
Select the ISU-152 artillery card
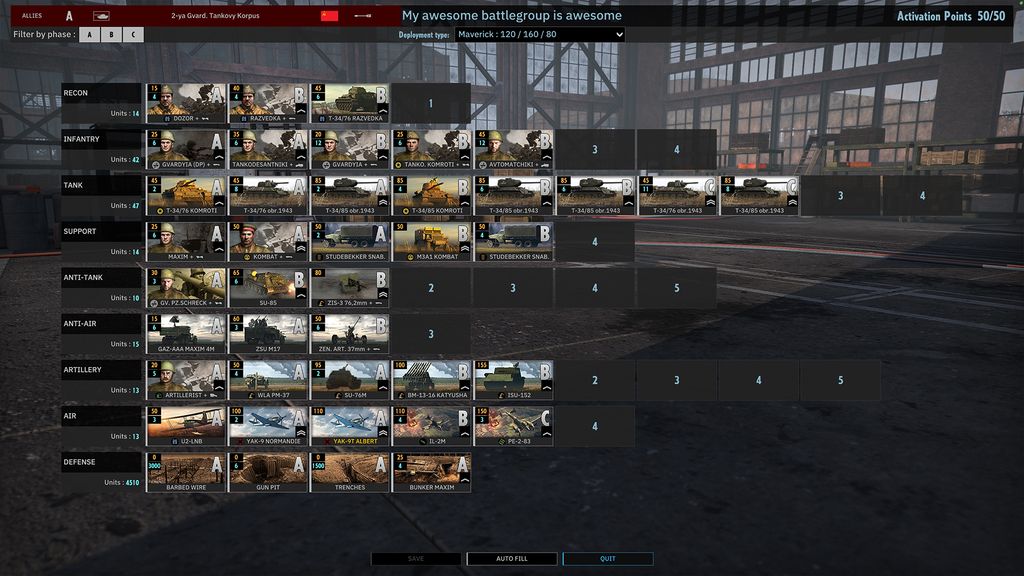(x=513, y=380)
